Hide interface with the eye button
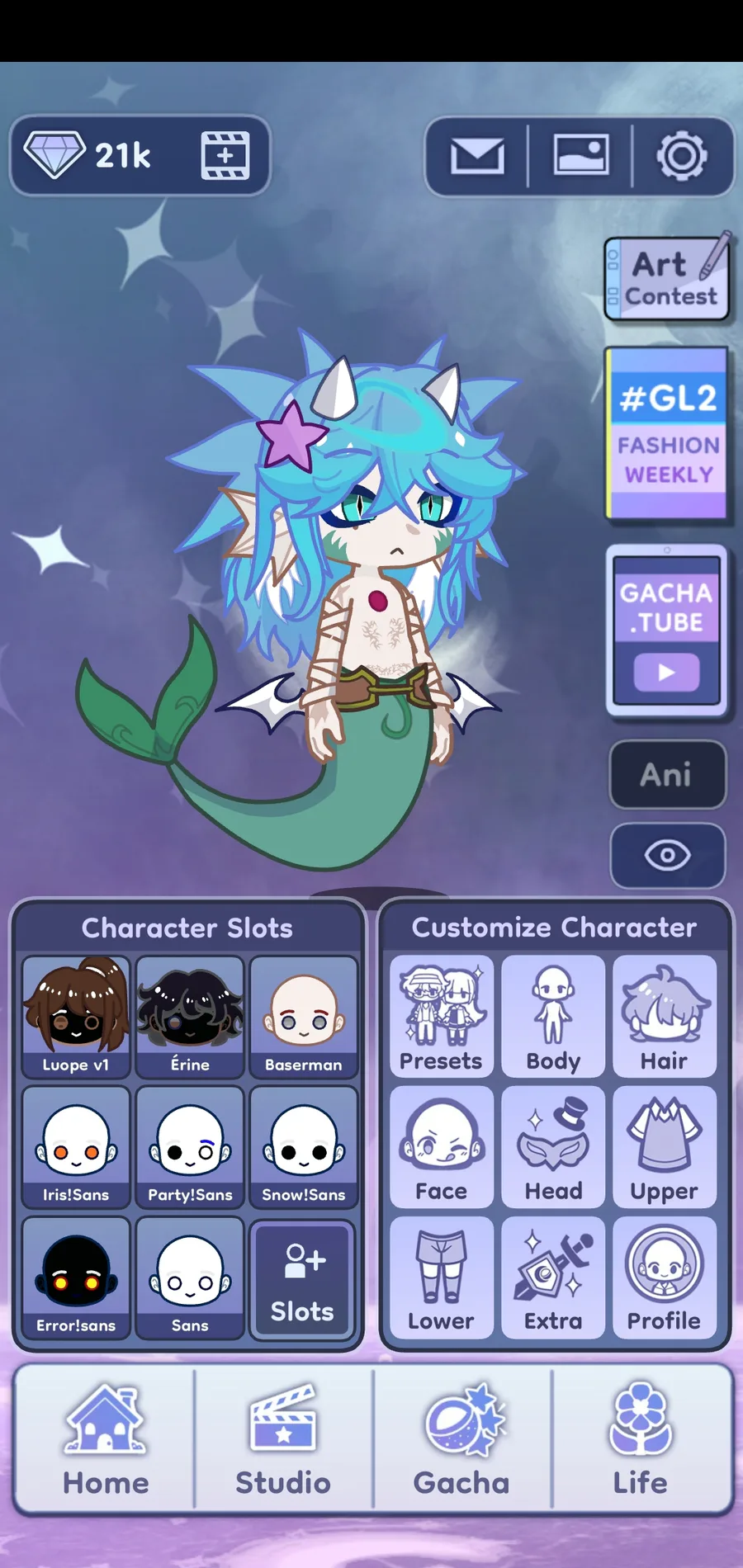 (667, 855)
